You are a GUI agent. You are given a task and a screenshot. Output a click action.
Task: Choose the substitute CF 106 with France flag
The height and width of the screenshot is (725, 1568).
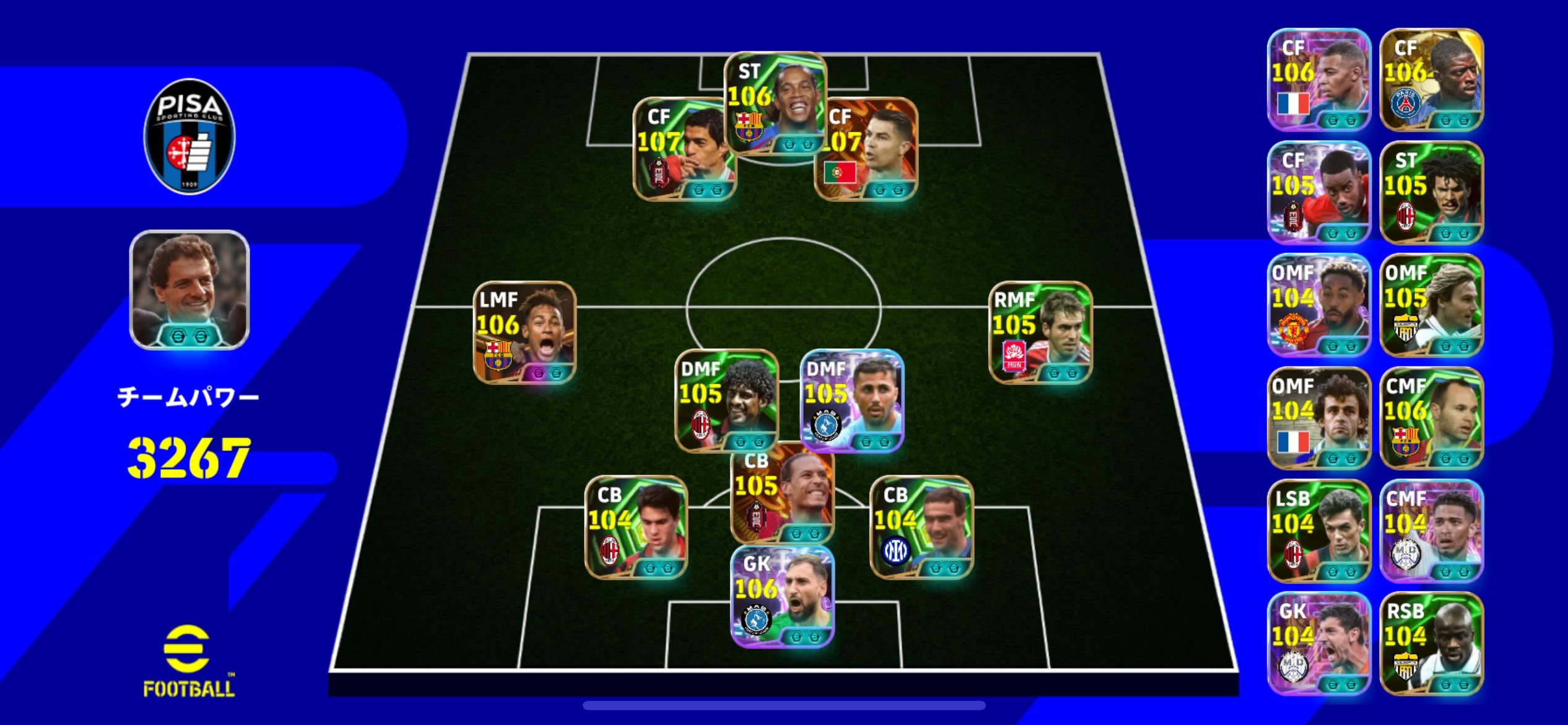coord(1319,79)
